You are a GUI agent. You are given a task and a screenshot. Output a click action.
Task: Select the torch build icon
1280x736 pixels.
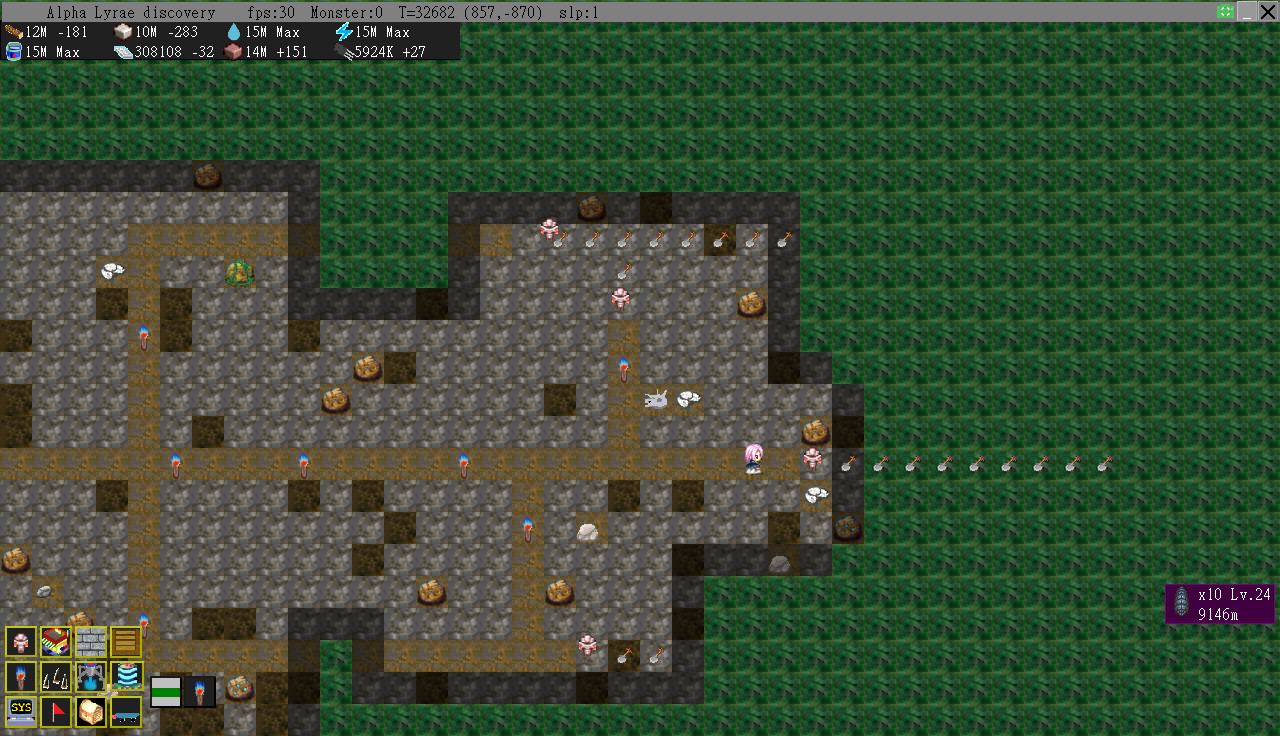click(x=21, y=676)
